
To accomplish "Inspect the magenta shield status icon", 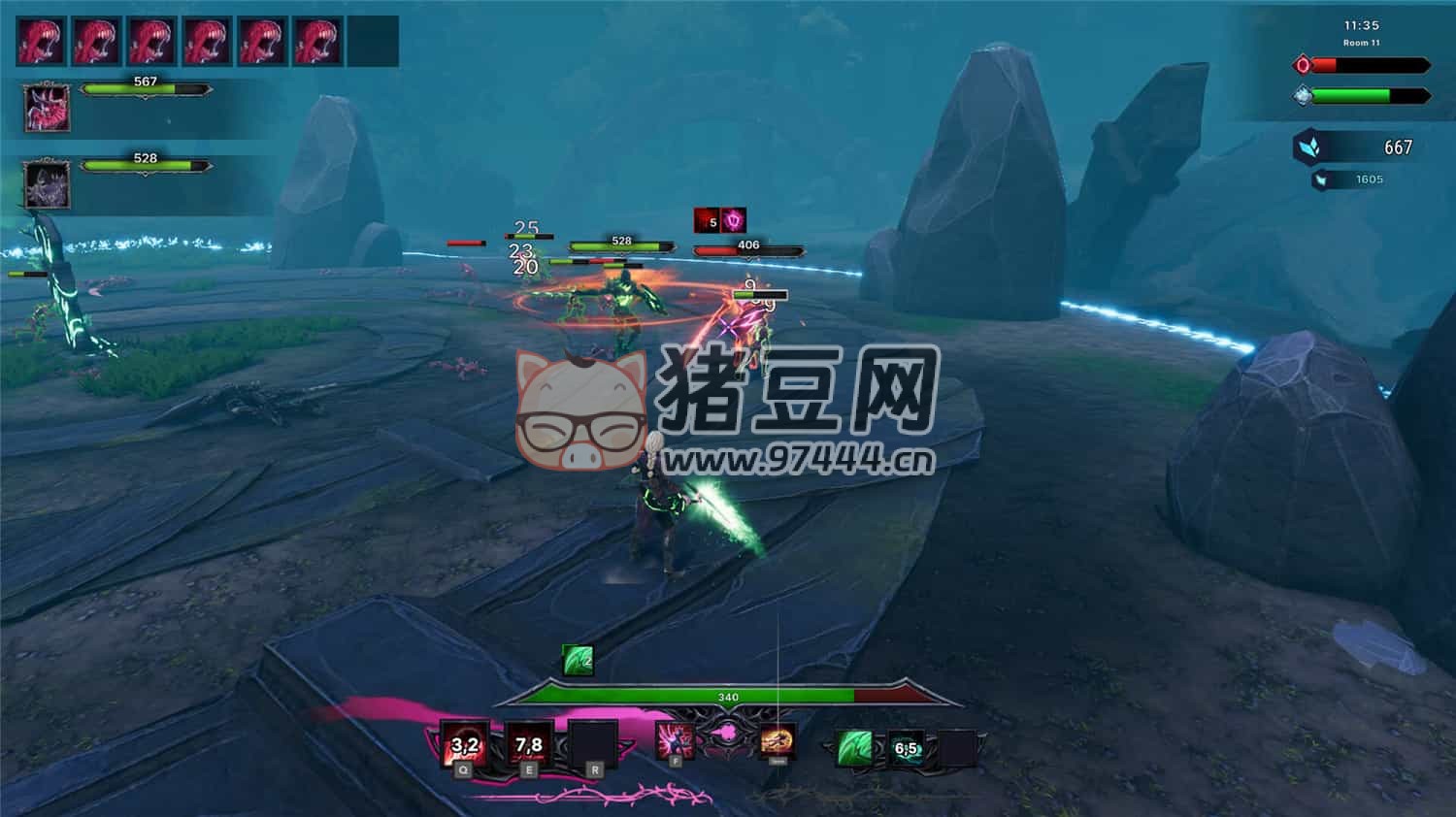I will (734, 221).
